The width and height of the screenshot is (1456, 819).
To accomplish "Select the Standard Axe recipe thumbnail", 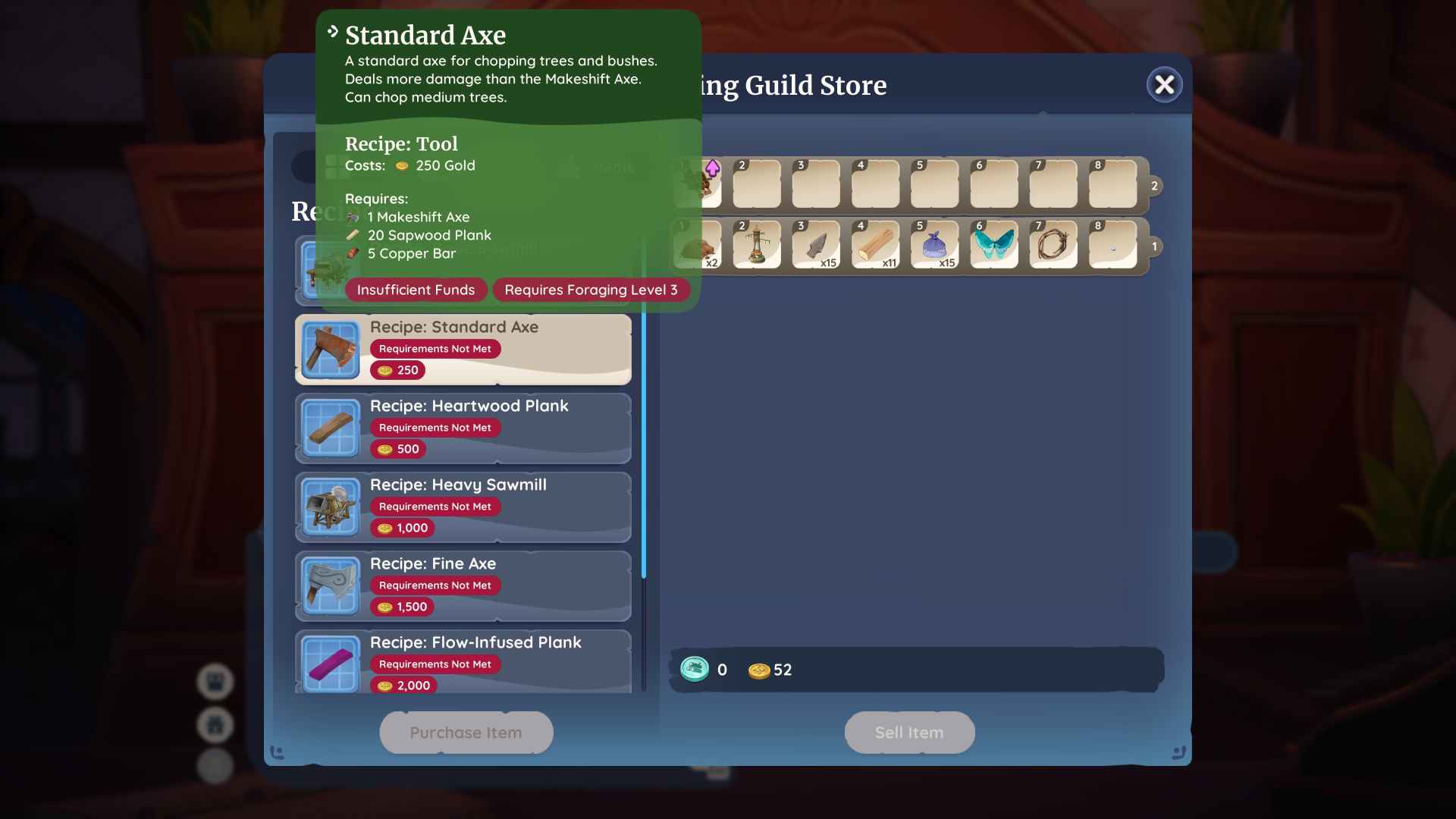I will point(330,349).
